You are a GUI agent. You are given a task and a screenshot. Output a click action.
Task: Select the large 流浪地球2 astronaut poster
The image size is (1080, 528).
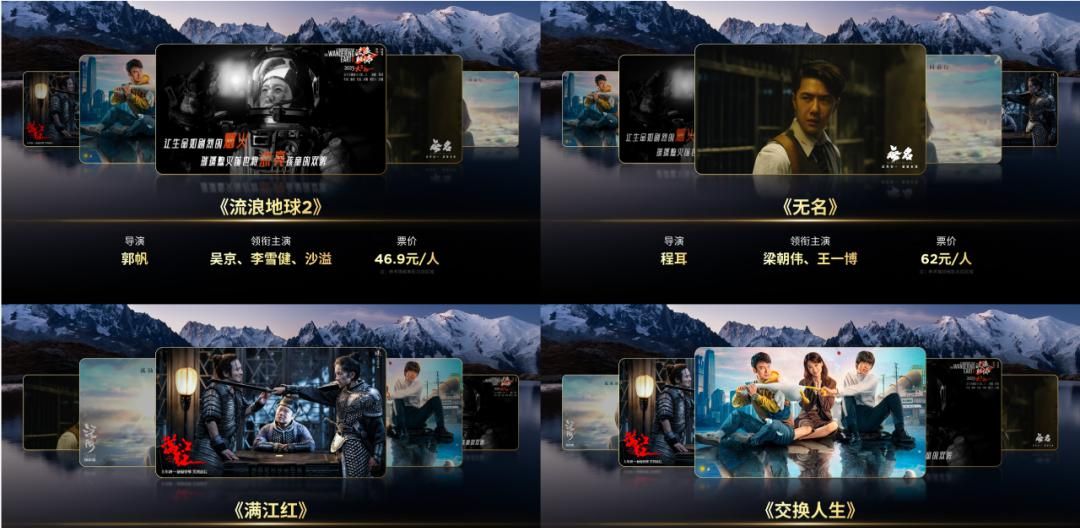(270, 109)
